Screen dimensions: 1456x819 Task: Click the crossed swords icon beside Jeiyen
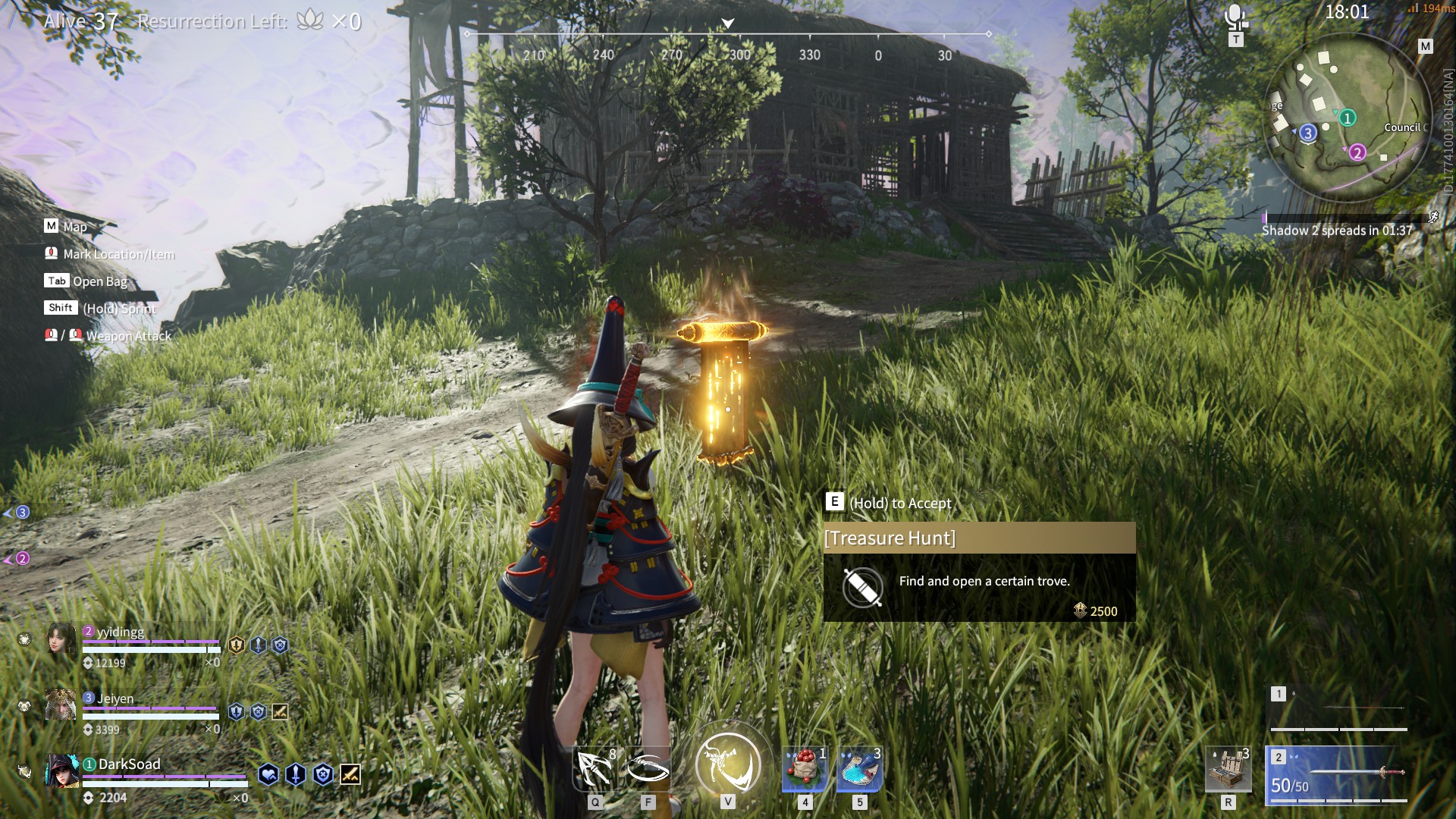[x=280, y=711]
